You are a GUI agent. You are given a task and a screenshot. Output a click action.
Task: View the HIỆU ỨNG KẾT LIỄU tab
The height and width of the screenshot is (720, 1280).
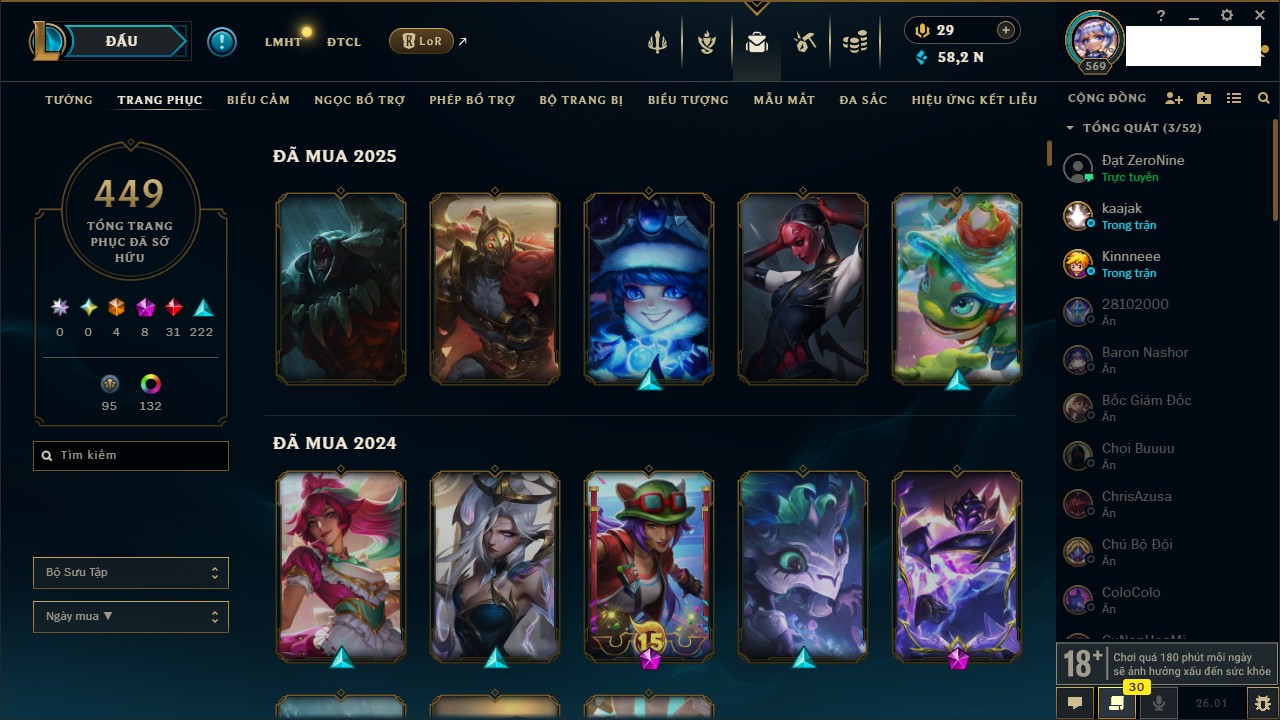tap(974, 100)
